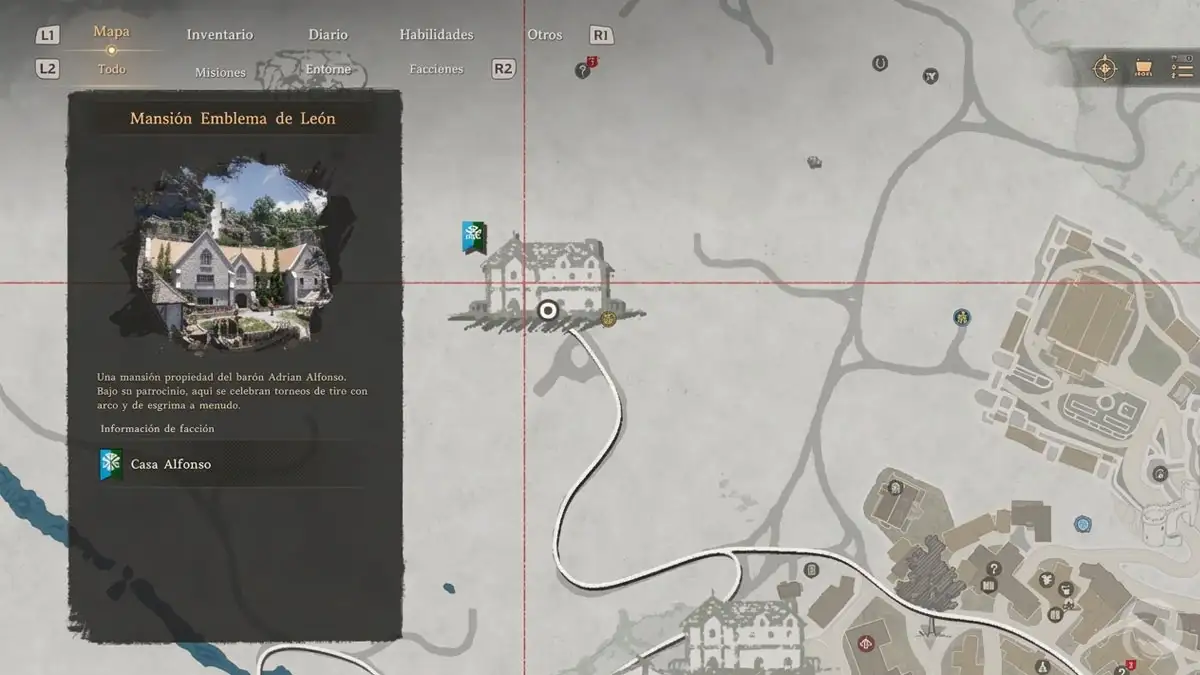Click the blue circular seal map marker

(x=1082, y=524)
